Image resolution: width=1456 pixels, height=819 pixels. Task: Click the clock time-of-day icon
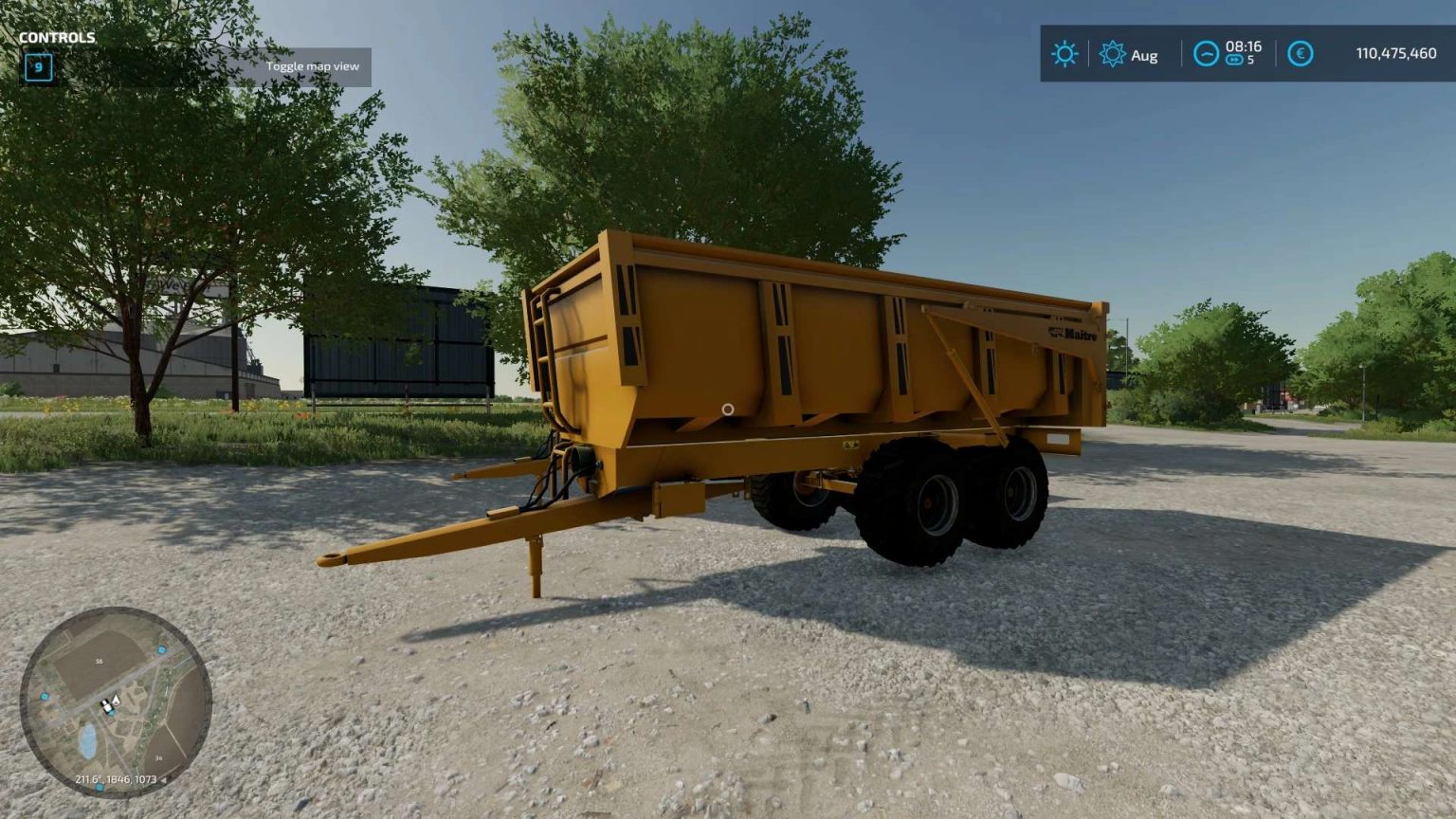pos(1206,54)
